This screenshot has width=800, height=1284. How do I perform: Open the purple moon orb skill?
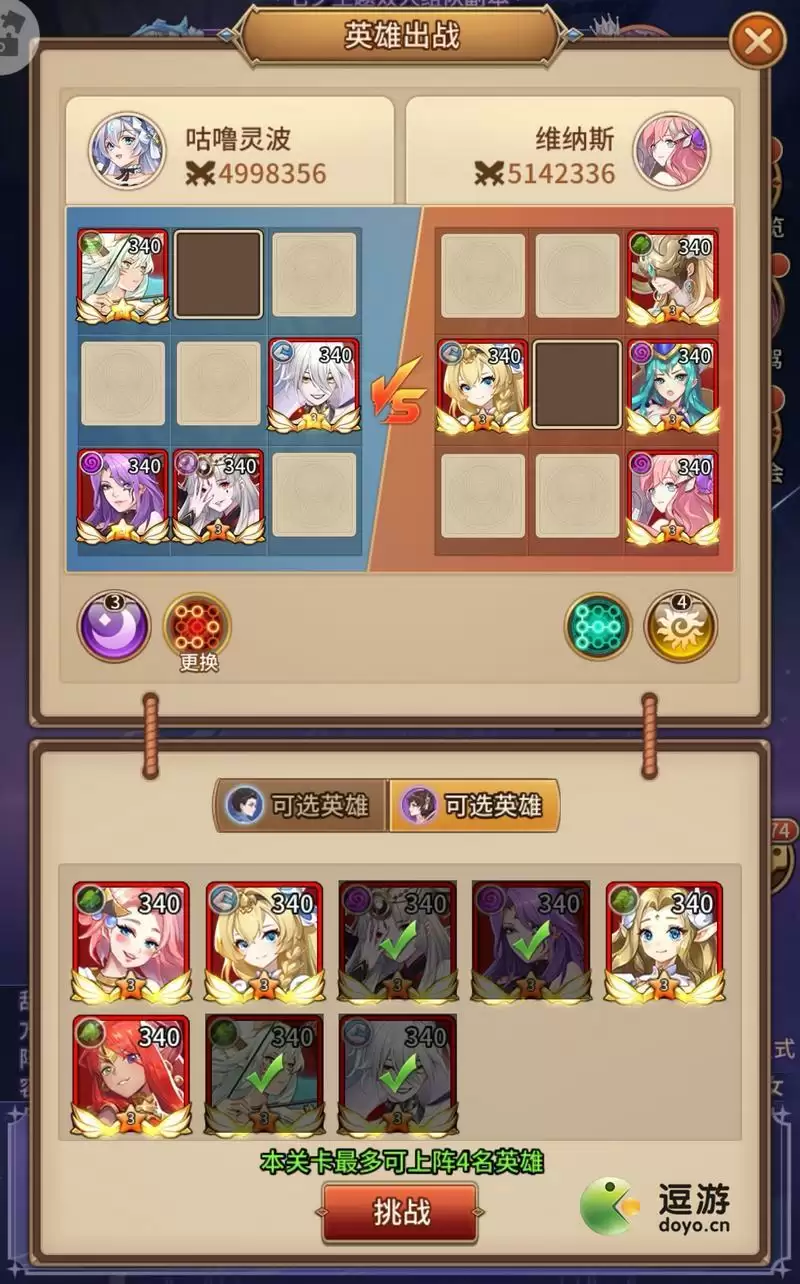[114, 627]
